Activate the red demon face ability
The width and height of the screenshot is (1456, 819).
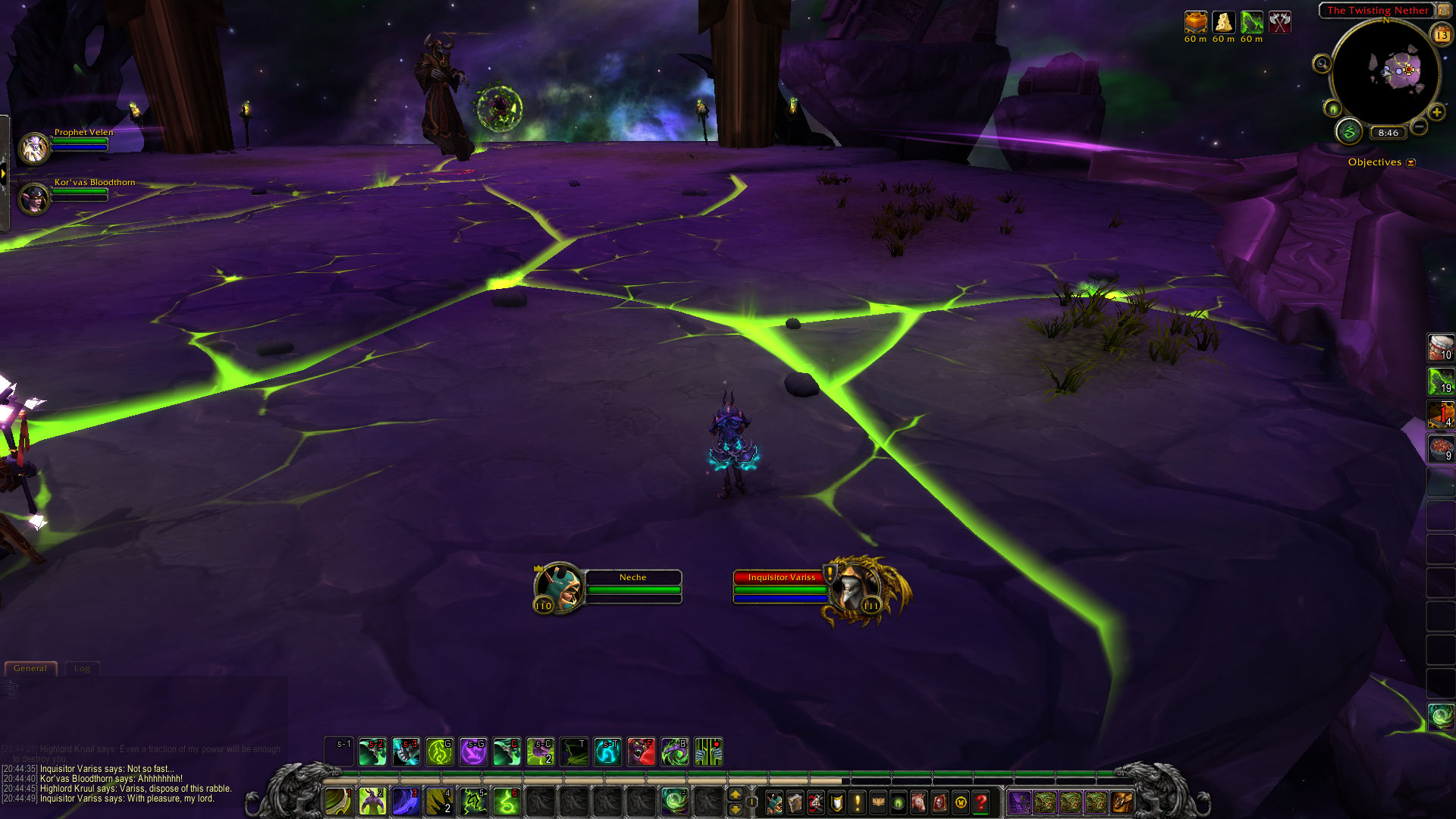[641, 752]
